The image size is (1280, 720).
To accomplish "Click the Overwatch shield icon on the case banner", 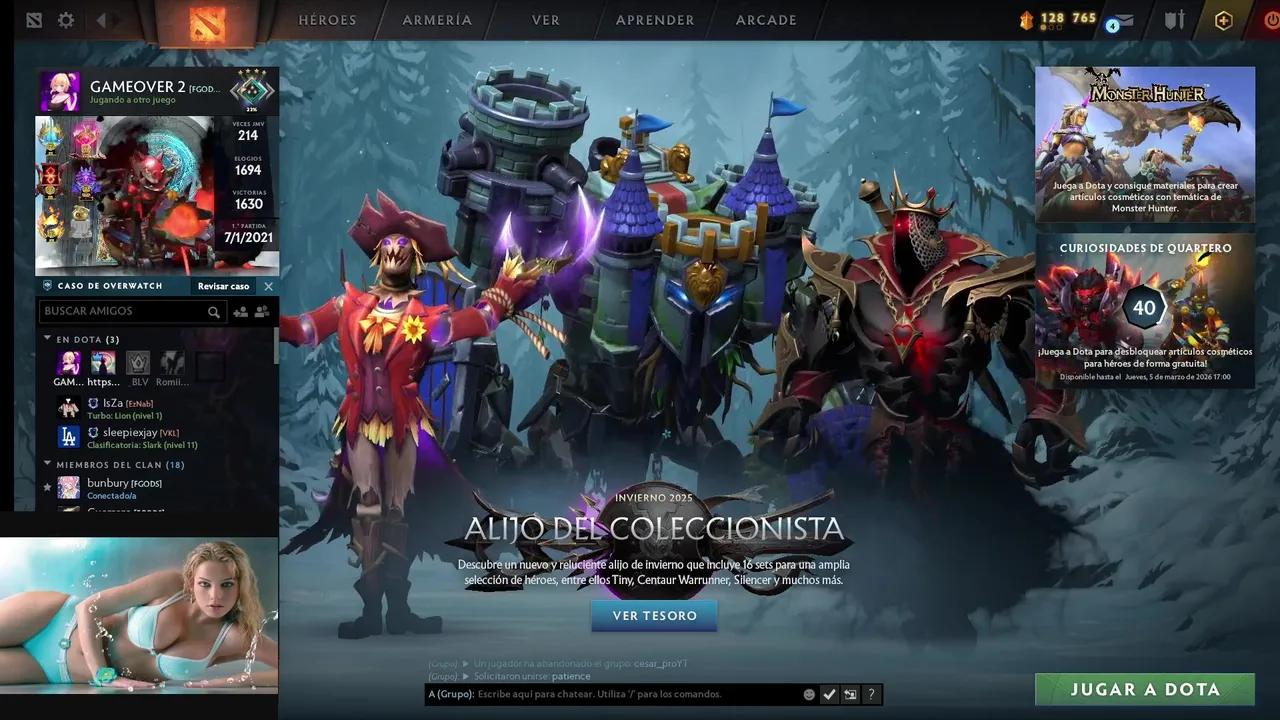I will click(47, 286).
